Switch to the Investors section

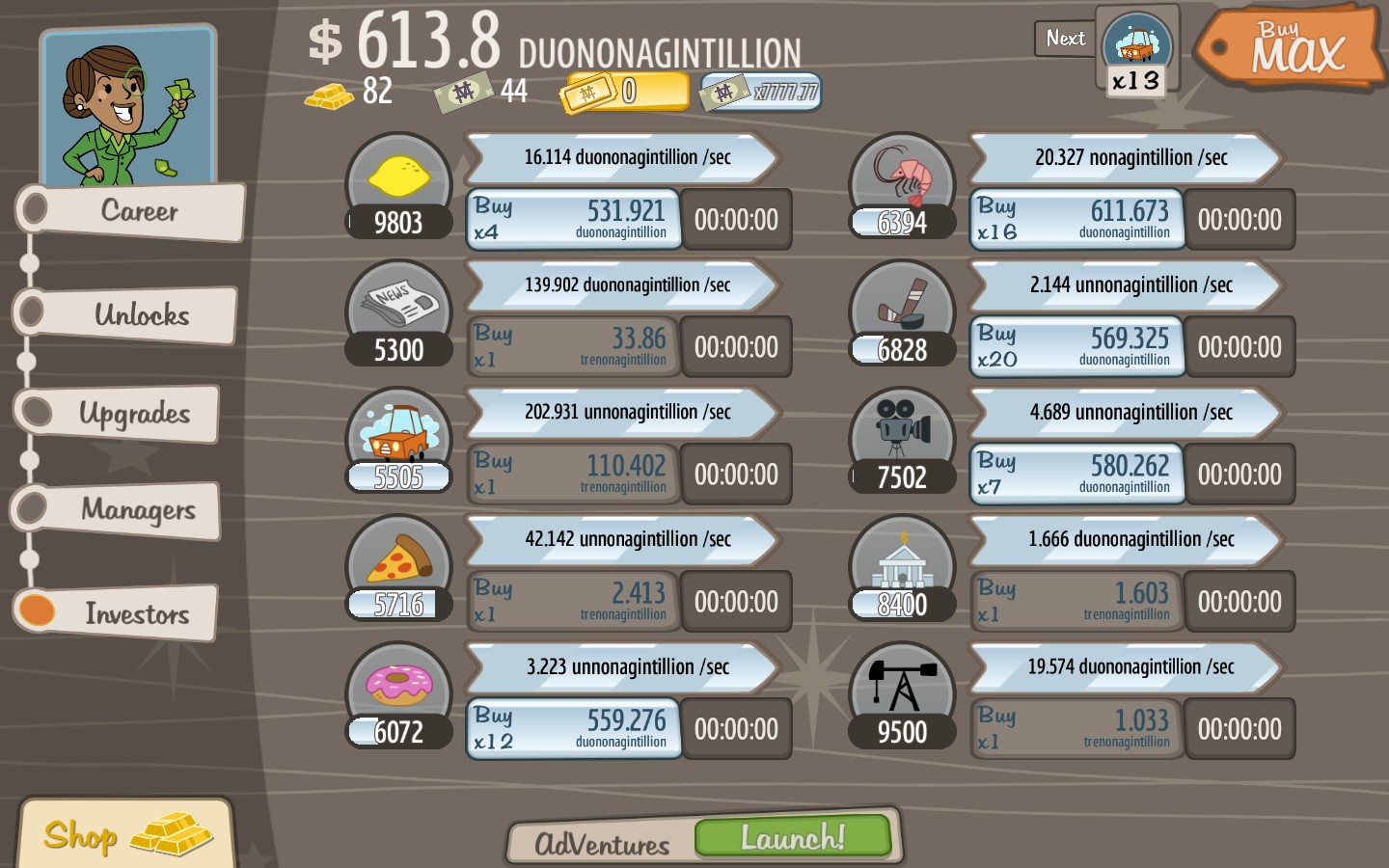tap(125, 613)
